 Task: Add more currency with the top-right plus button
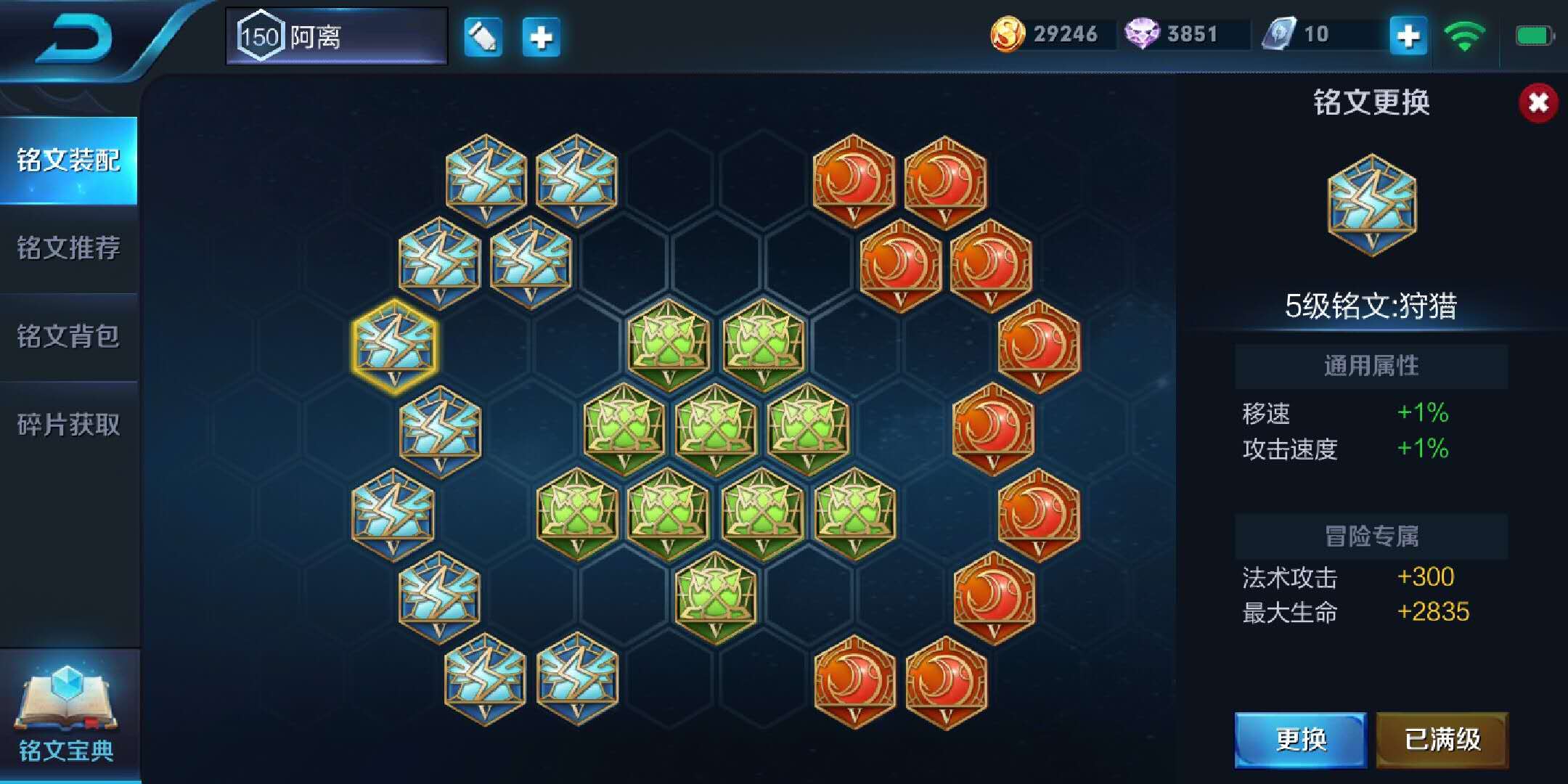pyautogui.click(x=1408, y=36)
